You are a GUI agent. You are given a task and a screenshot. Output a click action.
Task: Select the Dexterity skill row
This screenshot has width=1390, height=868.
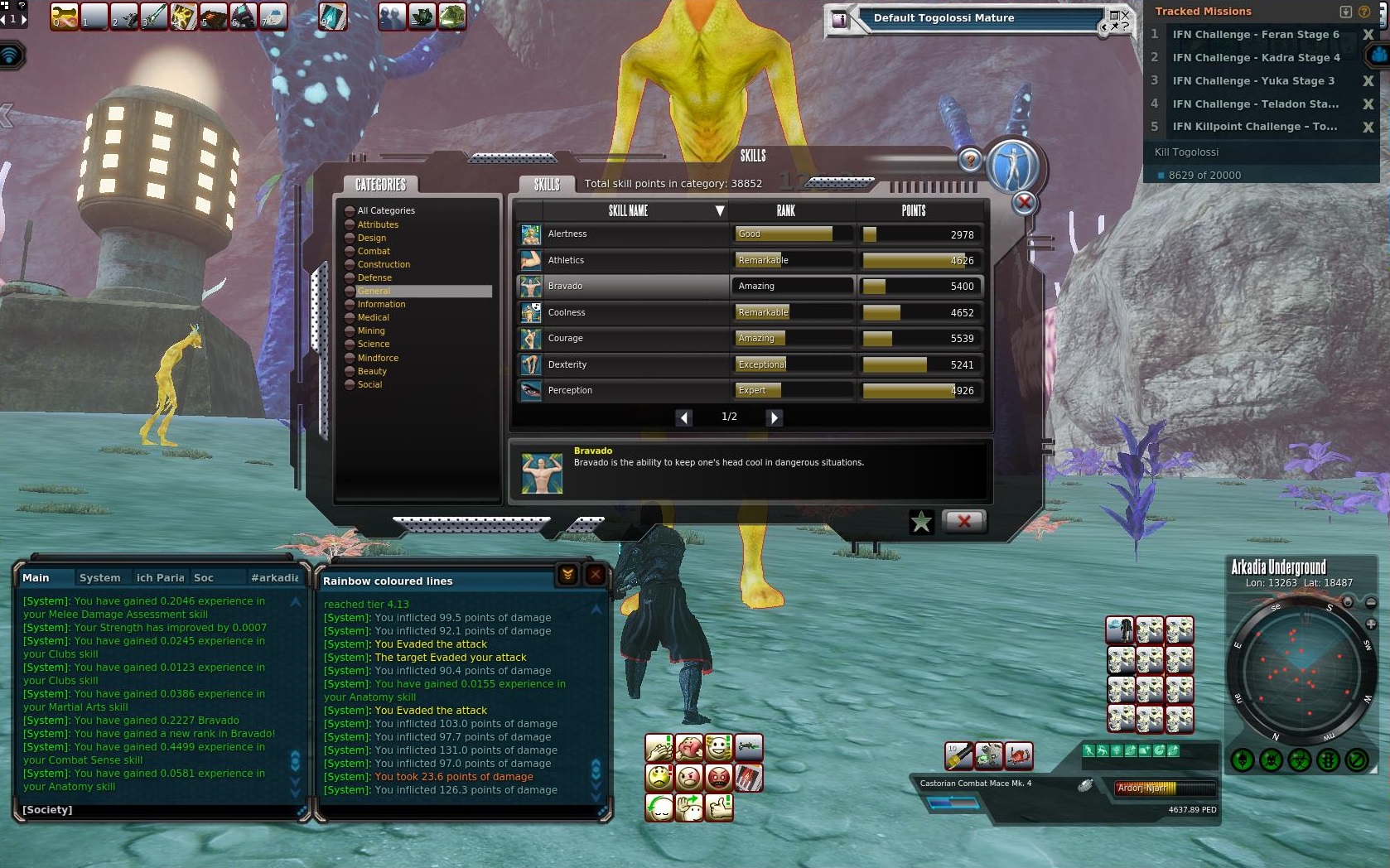coord(621,364)
